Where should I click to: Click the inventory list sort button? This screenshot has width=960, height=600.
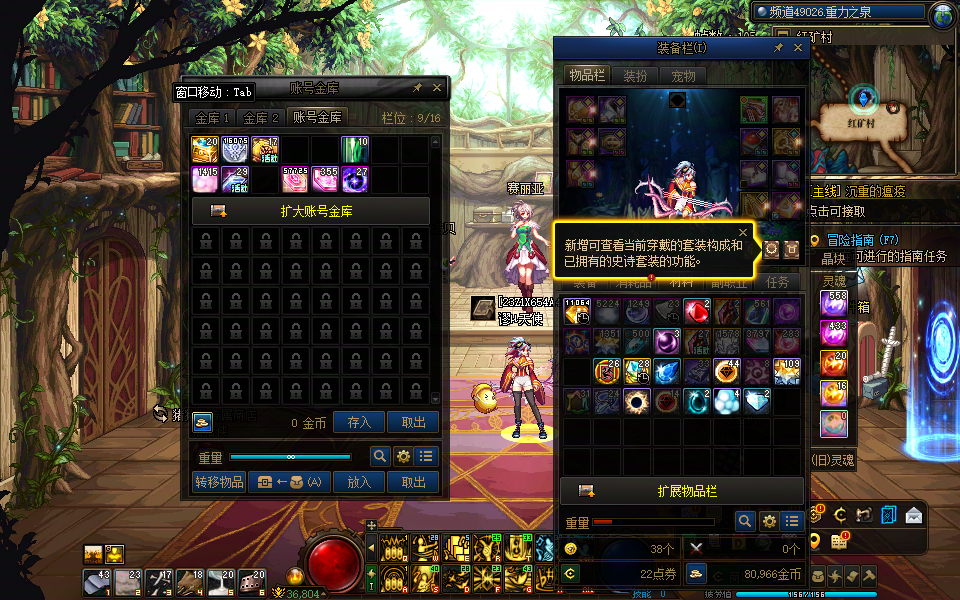pos(792,521)
